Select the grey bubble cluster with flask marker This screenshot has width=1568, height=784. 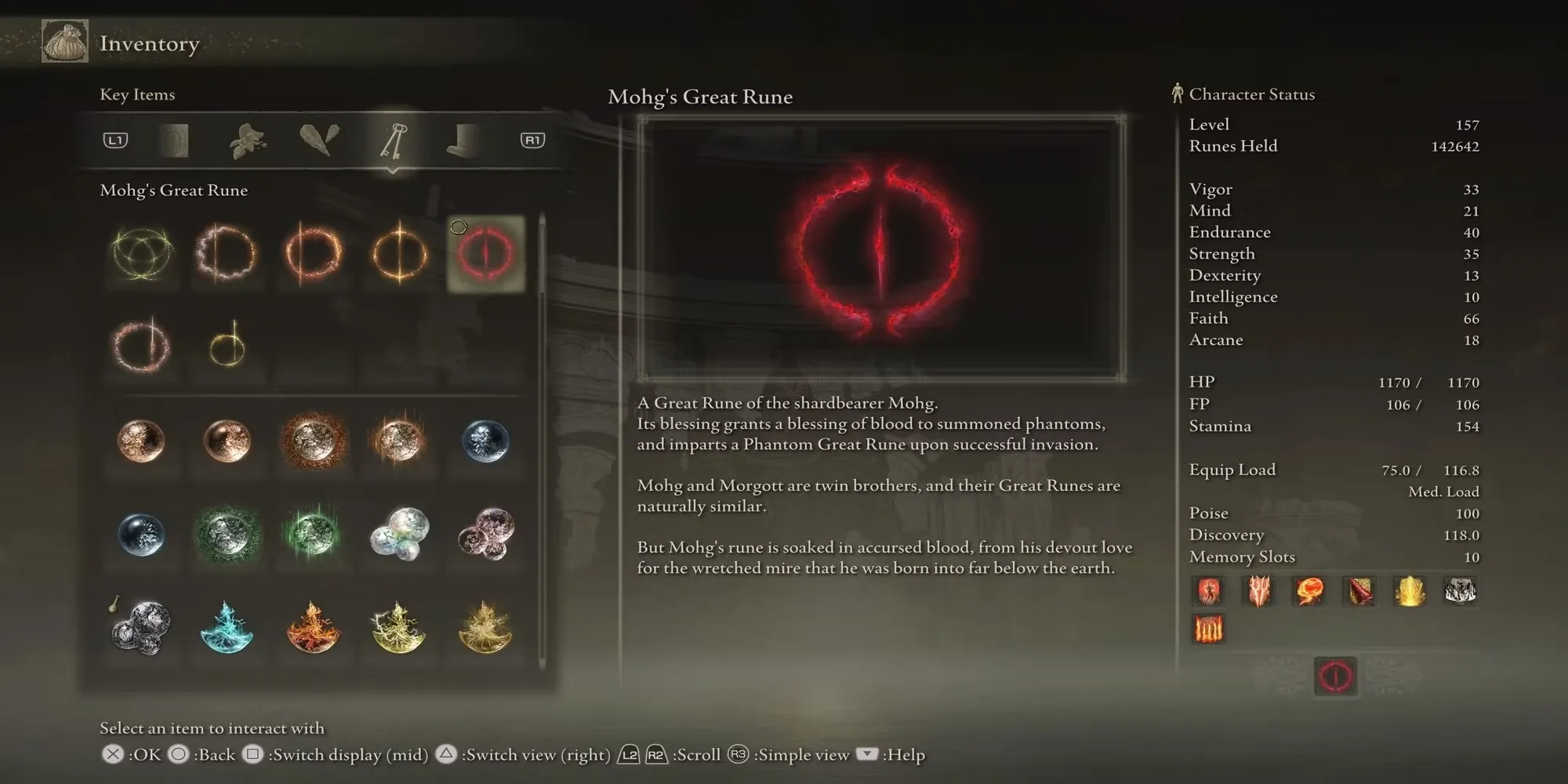(141, 627)
